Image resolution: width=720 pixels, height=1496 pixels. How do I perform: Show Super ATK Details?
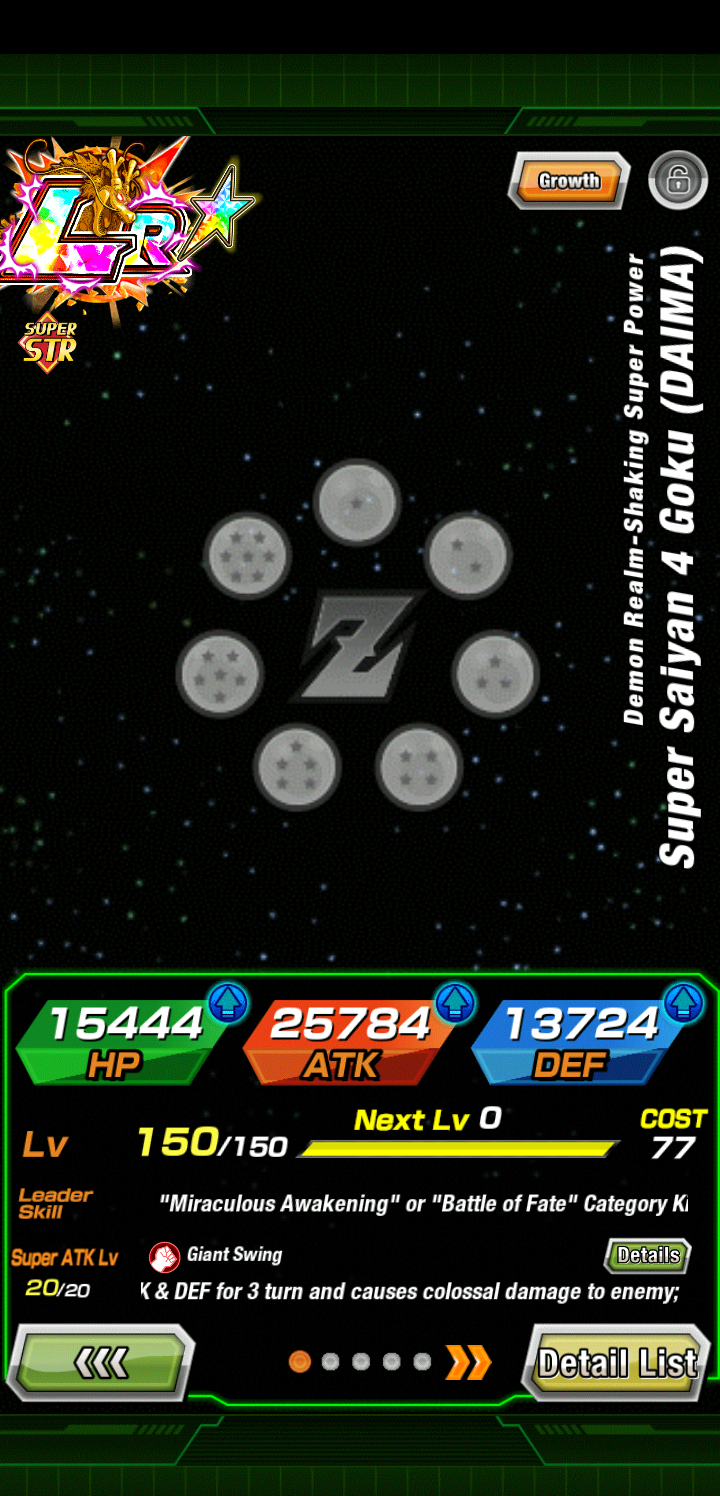point(648,1255)
